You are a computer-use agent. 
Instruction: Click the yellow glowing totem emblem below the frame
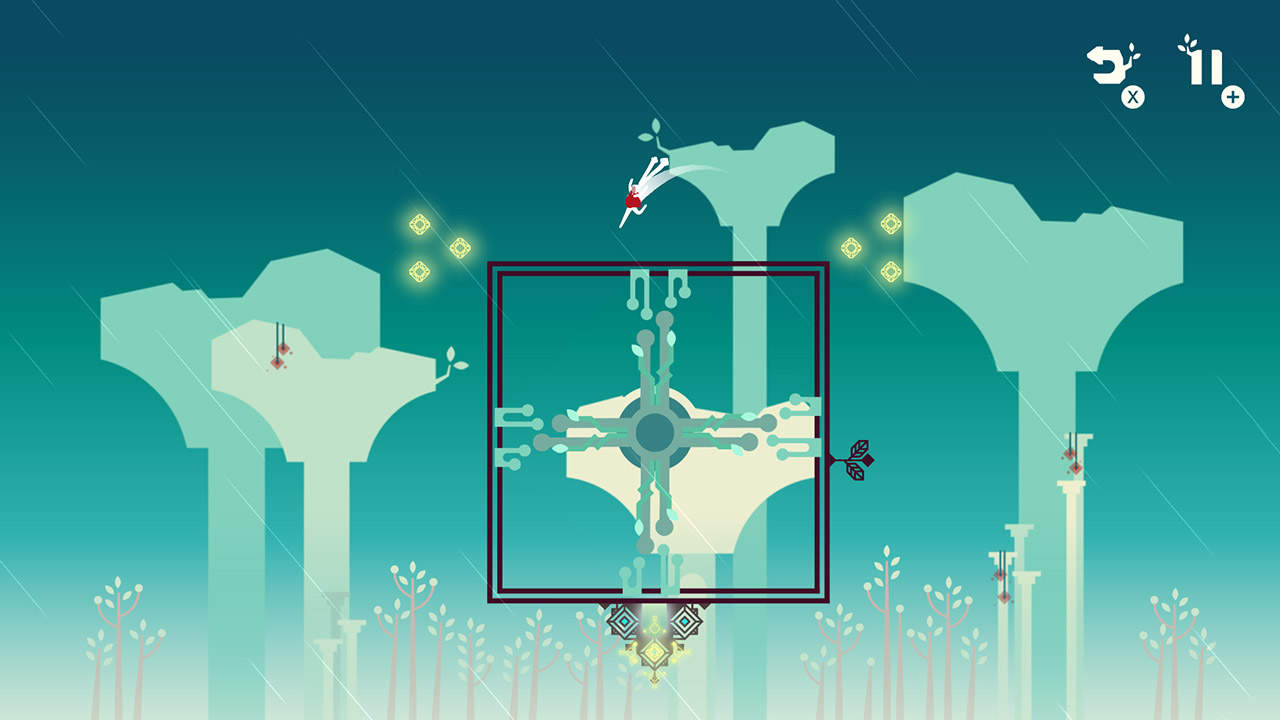[x=655, y=652]
